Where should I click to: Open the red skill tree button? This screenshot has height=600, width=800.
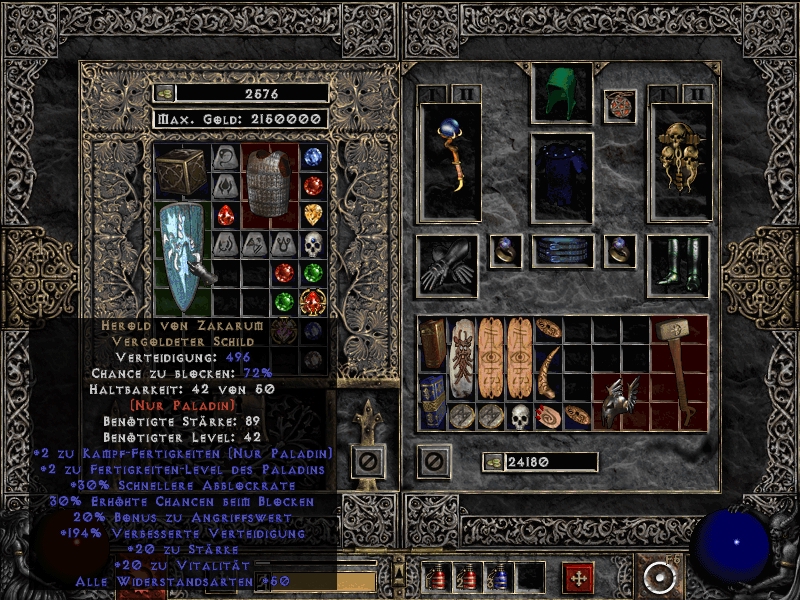578,578
